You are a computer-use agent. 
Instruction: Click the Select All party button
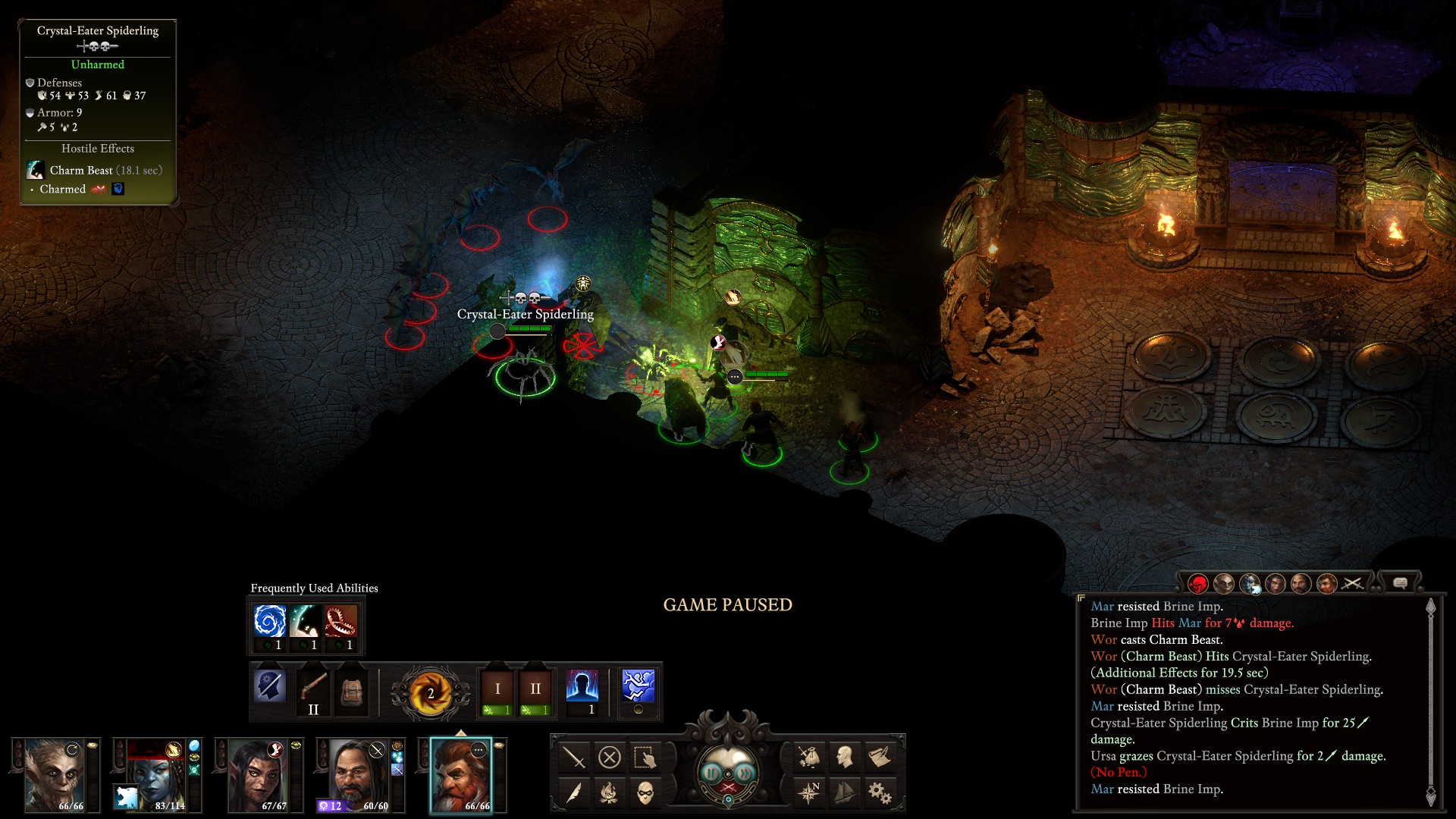coord(645,757)
